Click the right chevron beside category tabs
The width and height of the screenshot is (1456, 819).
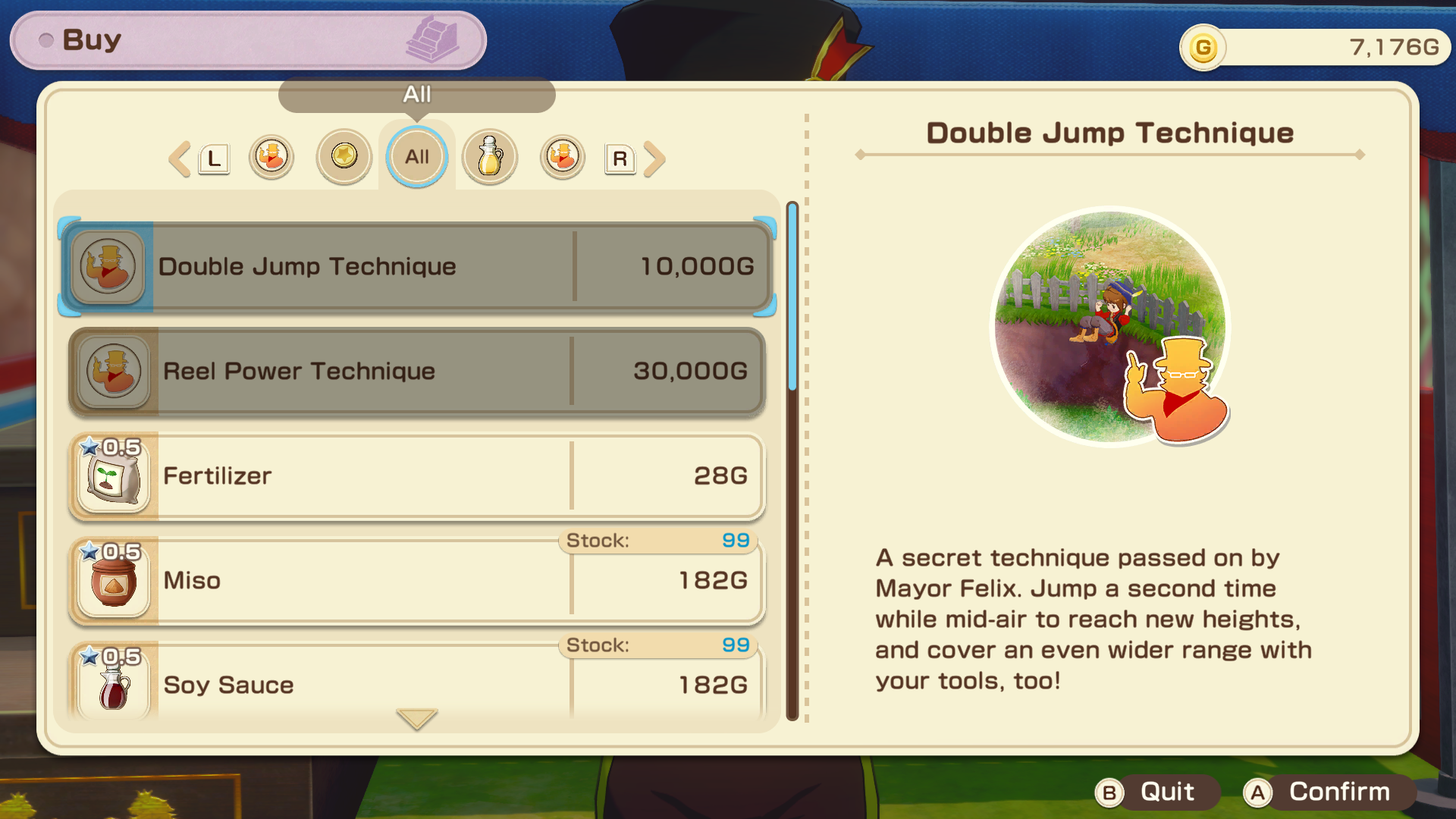654,159
